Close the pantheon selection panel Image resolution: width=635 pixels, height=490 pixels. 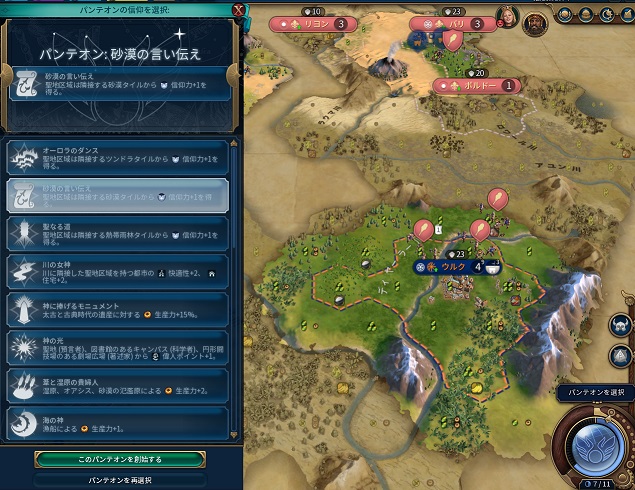pyautogui.click(x=237, y=10)
